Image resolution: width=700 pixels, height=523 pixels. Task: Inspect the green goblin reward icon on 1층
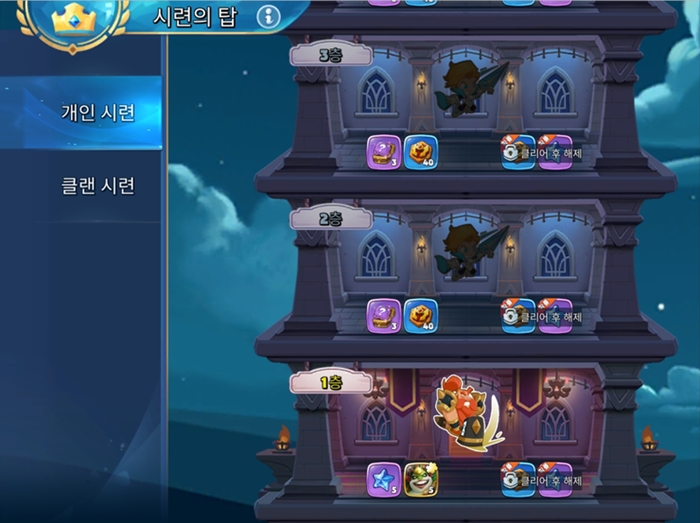click(420, 479)
